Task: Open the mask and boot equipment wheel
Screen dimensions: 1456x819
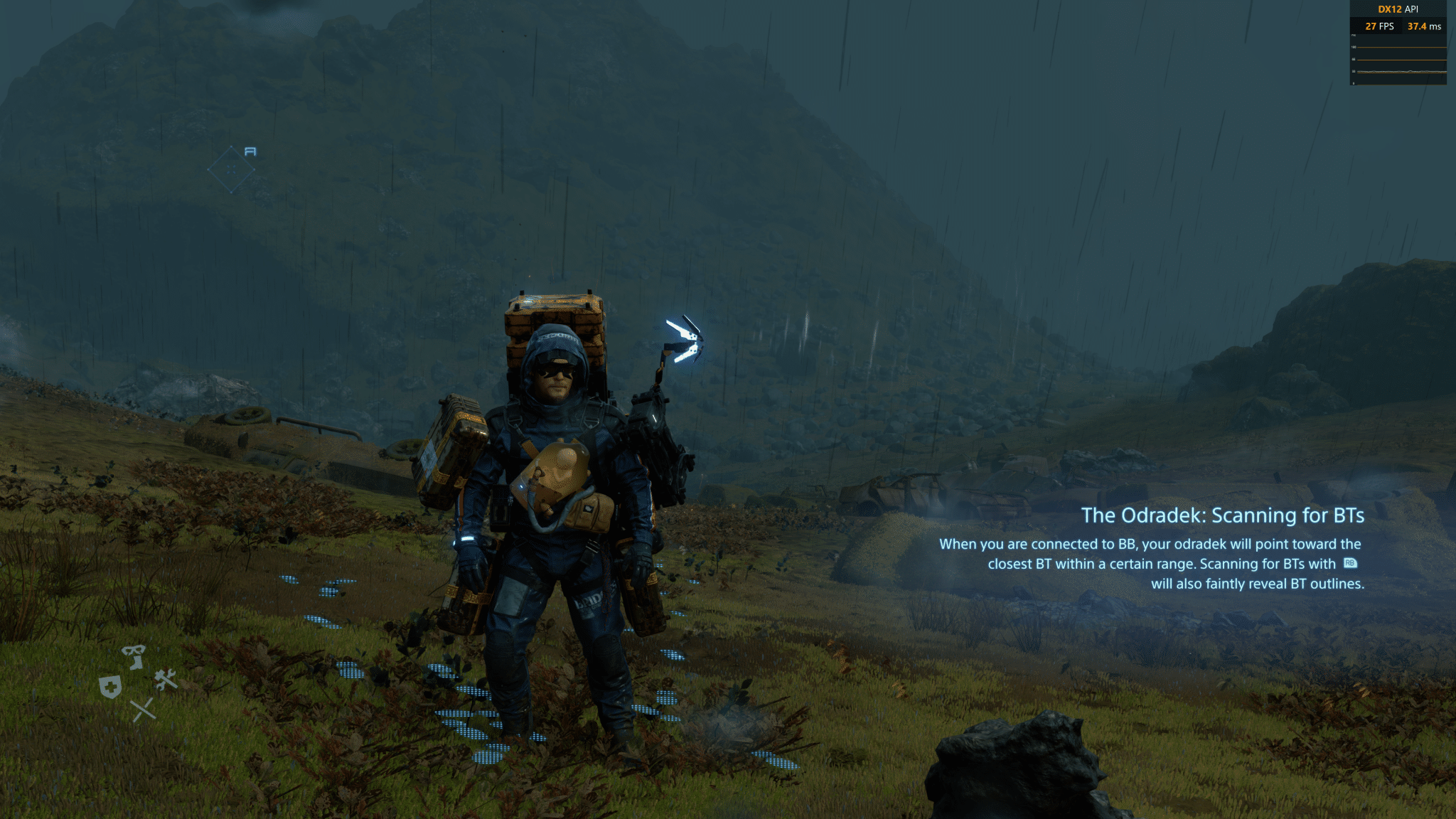Action: [134, 655]
